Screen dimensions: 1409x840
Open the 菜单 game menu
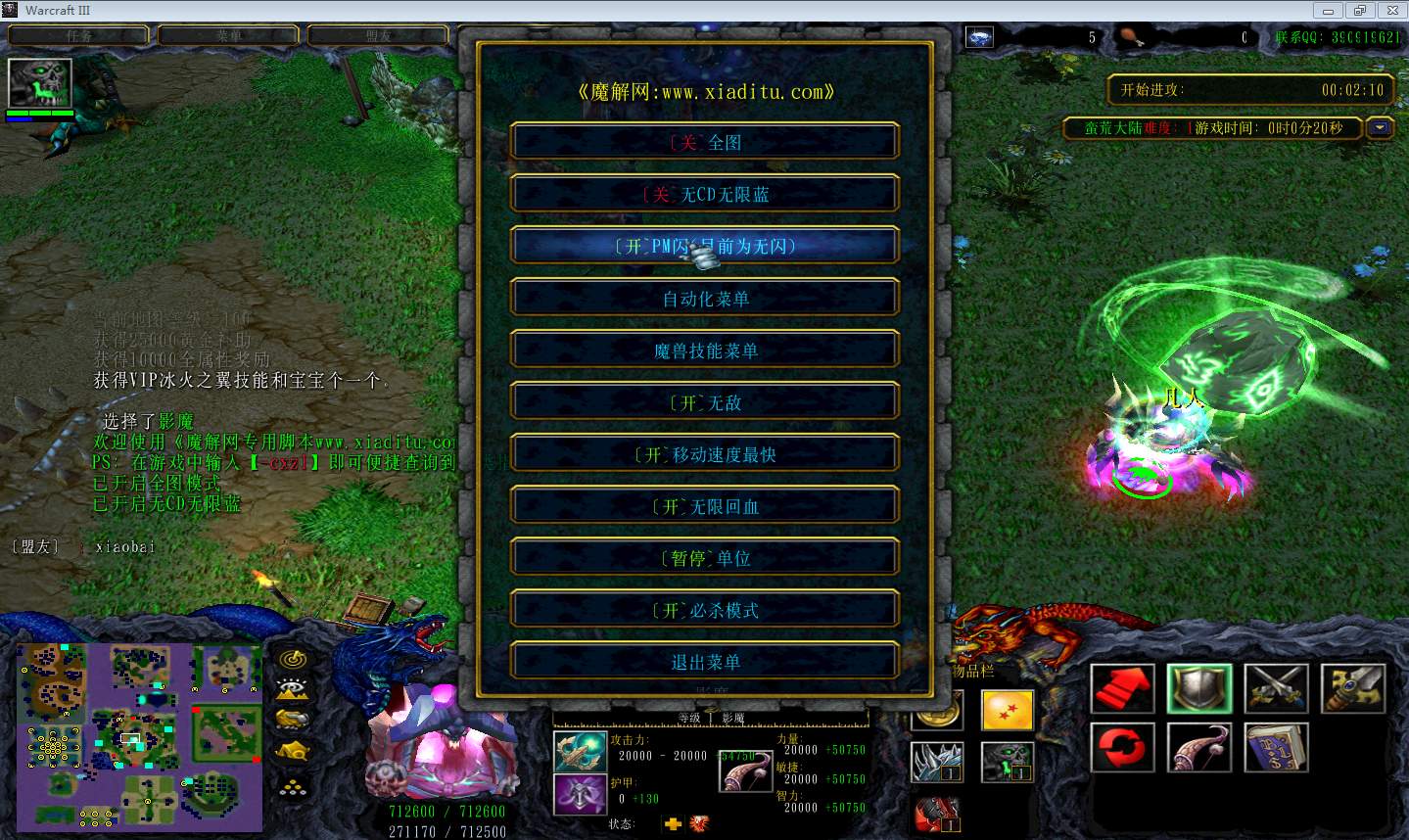point(228,34)
